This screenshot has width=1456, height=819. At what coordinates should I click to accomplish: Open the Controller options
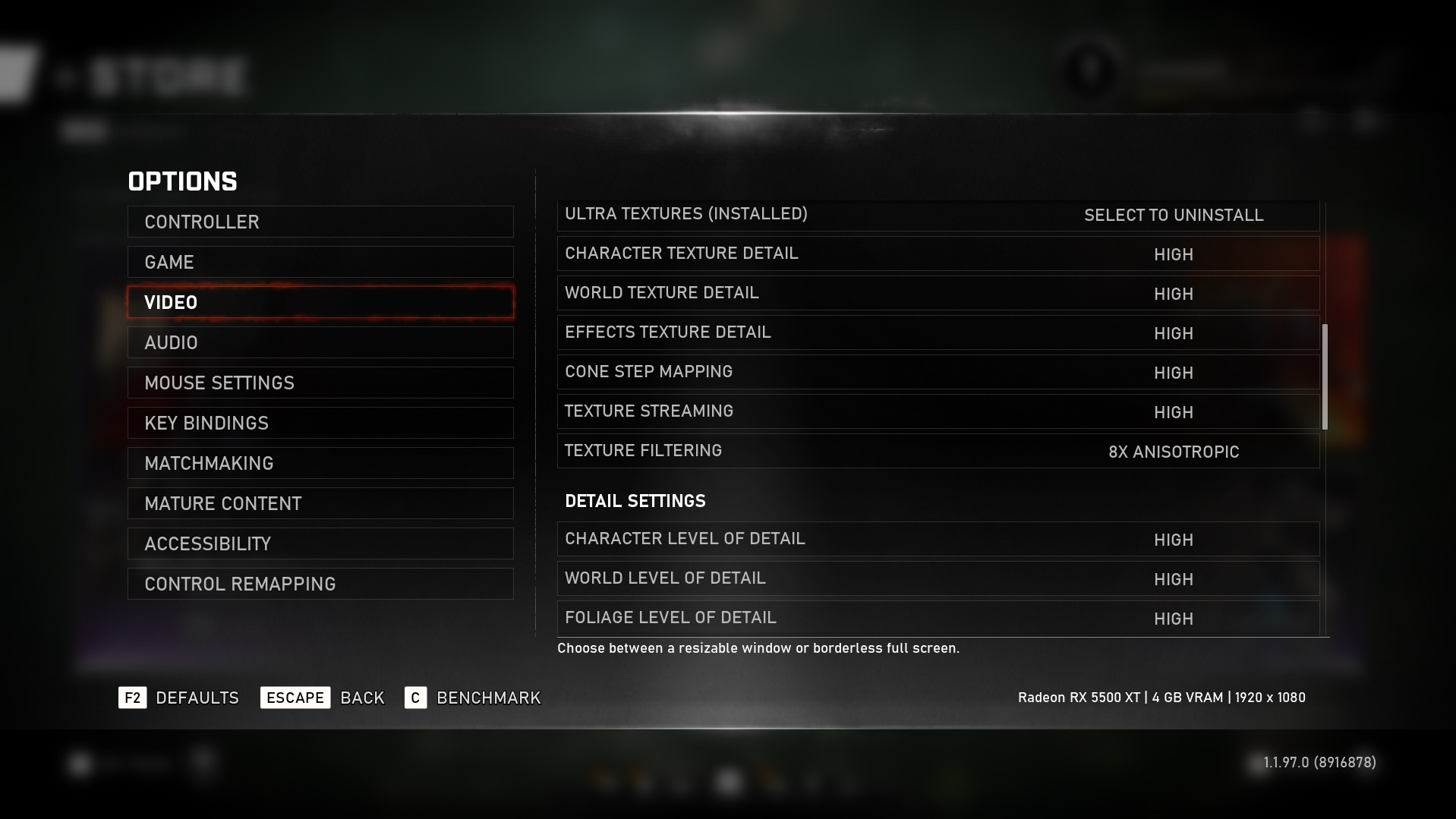click(320, 222)
